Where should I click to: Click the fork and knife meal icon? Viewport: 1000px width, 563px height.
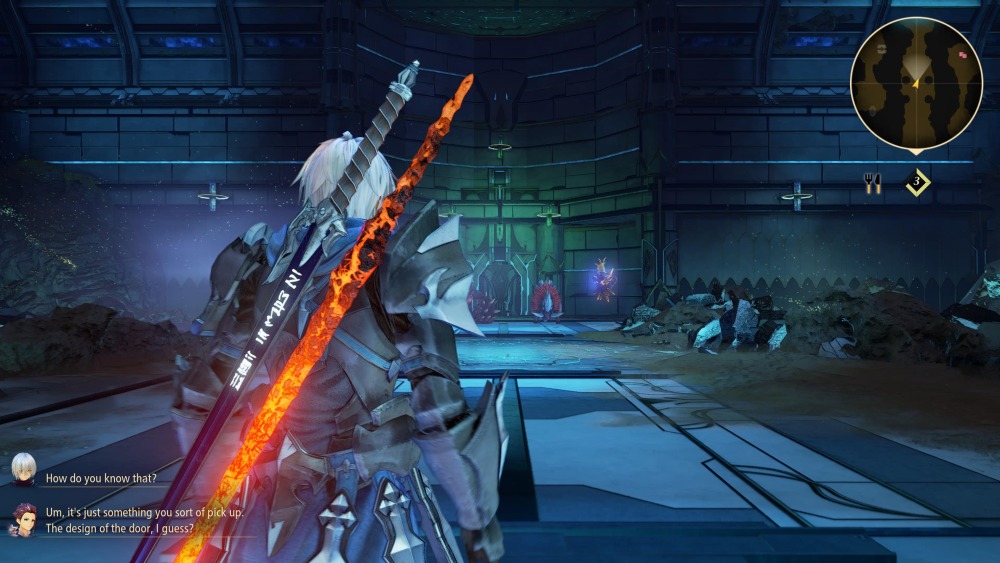point(872,183)
